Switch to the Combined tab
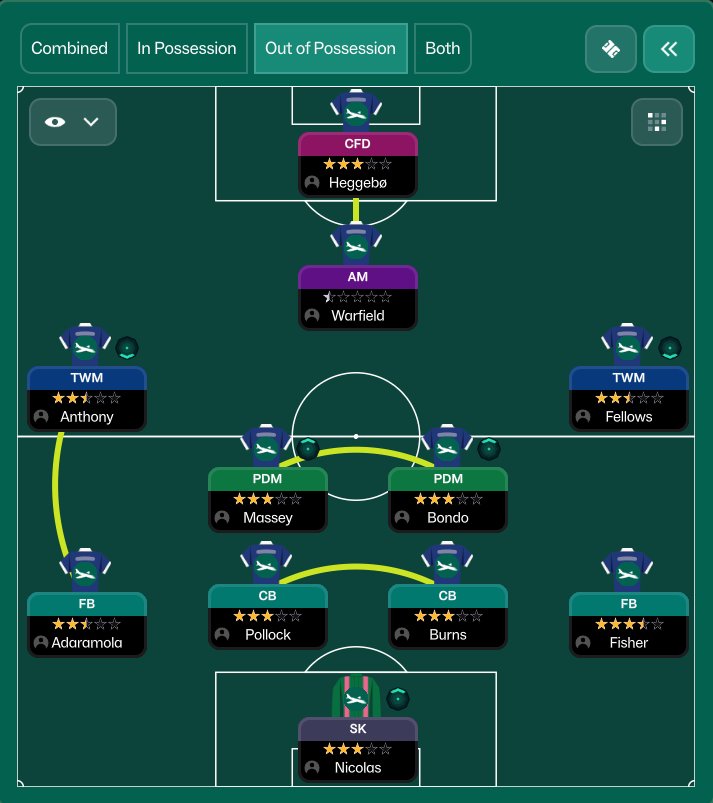The height and width of the screenshot is (803, 713). 70,48
